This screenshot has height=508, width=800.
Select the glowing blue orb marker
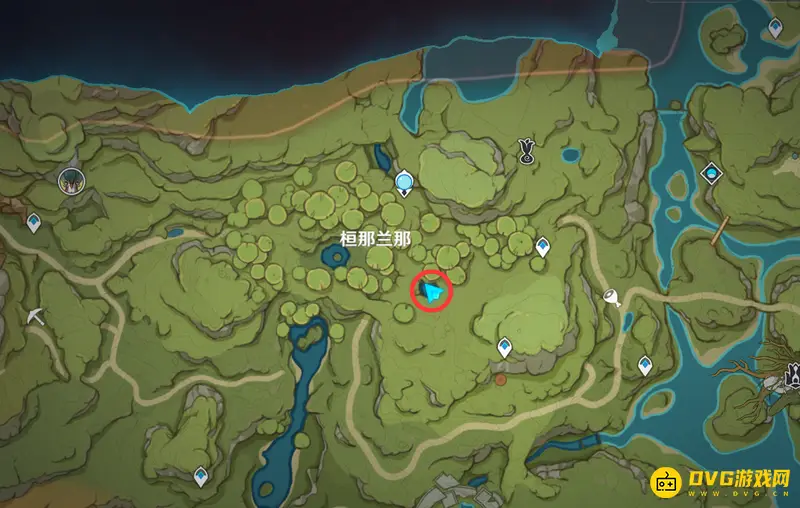pyautogui.click(x=404, y=182)
